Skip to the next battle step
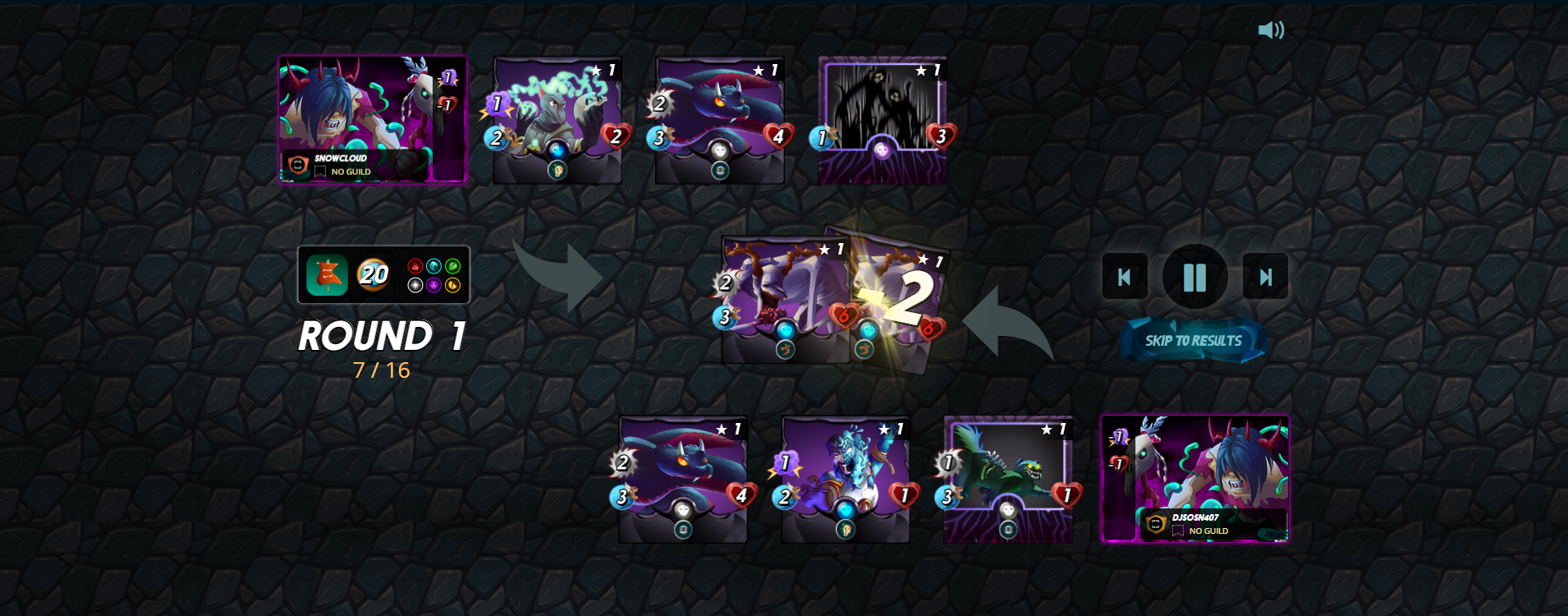Image resolution: width=1568 pixels, height=616 pixels. point(1265,277)
